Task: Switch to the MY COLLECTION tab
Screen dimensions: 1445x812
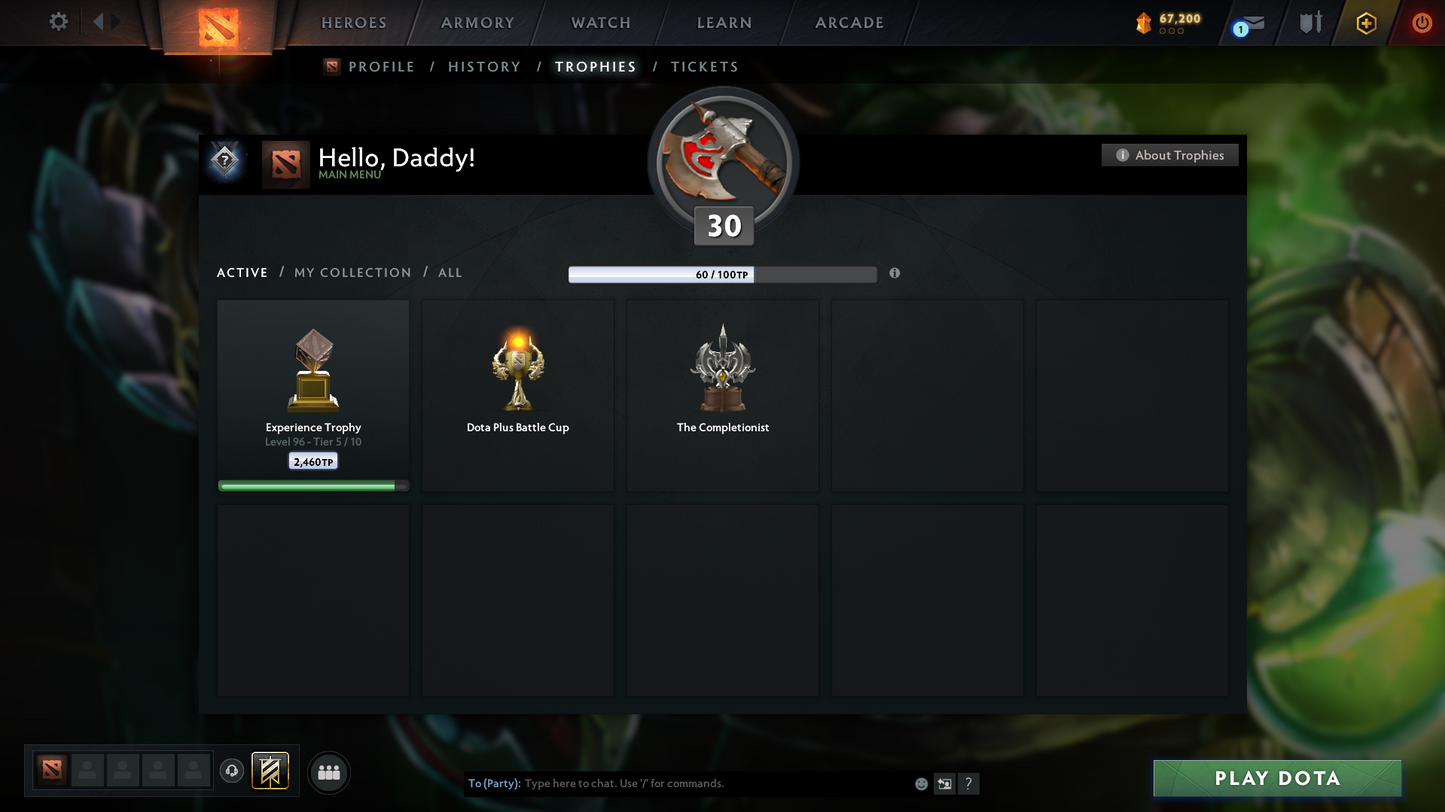Action: click(x=352, y=272)
